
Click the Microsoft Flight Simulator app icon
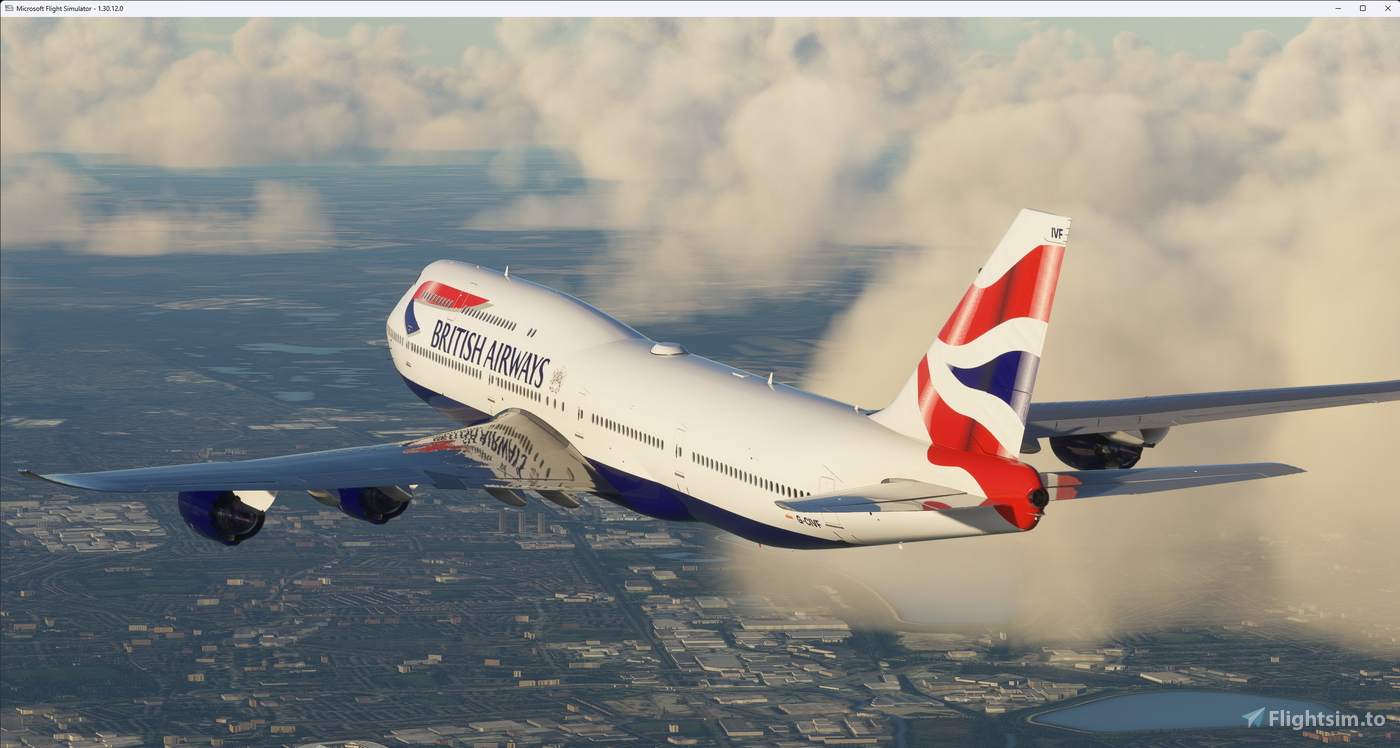coord(10,8)
